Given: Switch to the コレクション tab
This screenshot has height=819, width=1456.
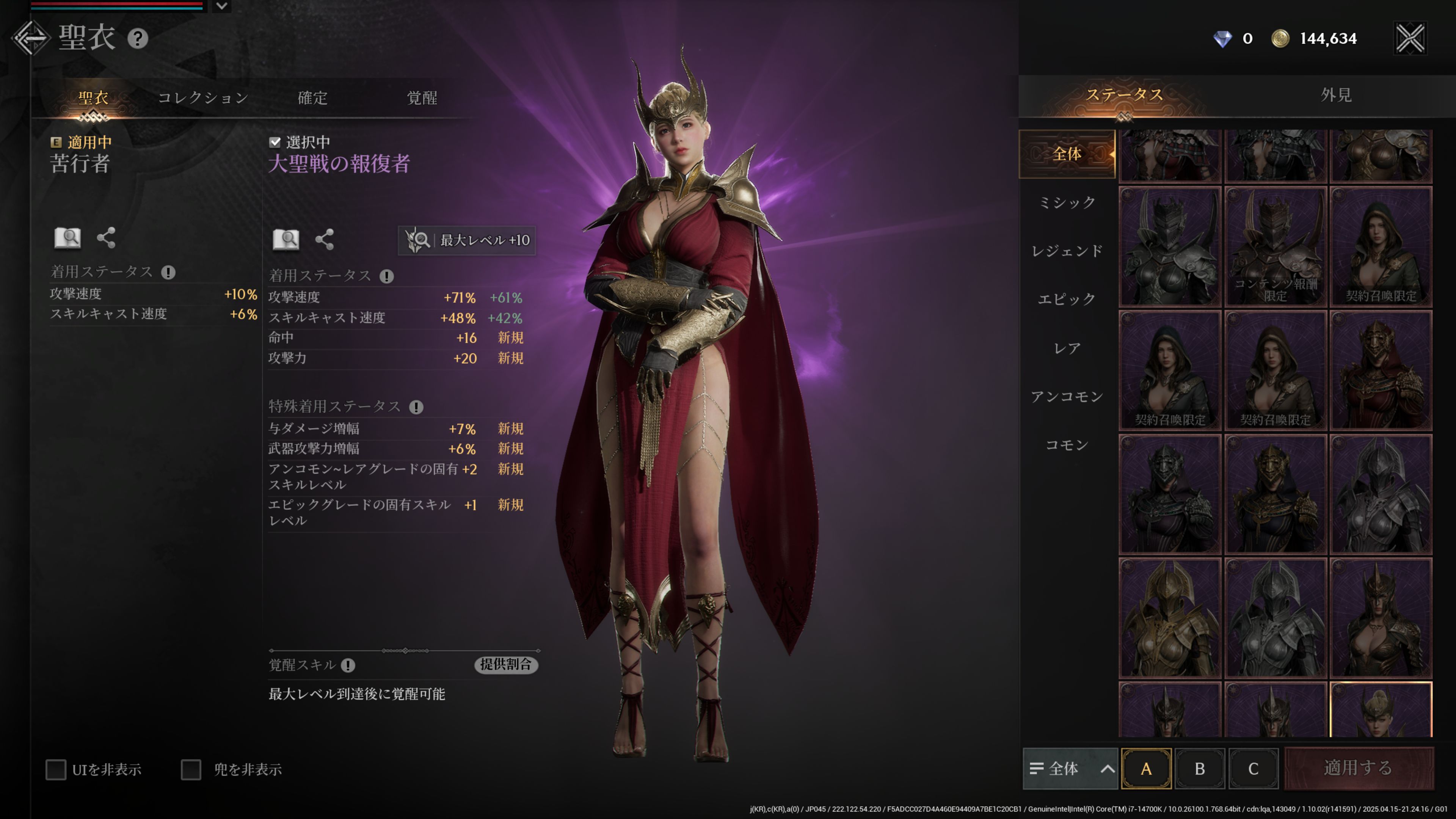Looking at the screenshot, I should click(203, 98).
